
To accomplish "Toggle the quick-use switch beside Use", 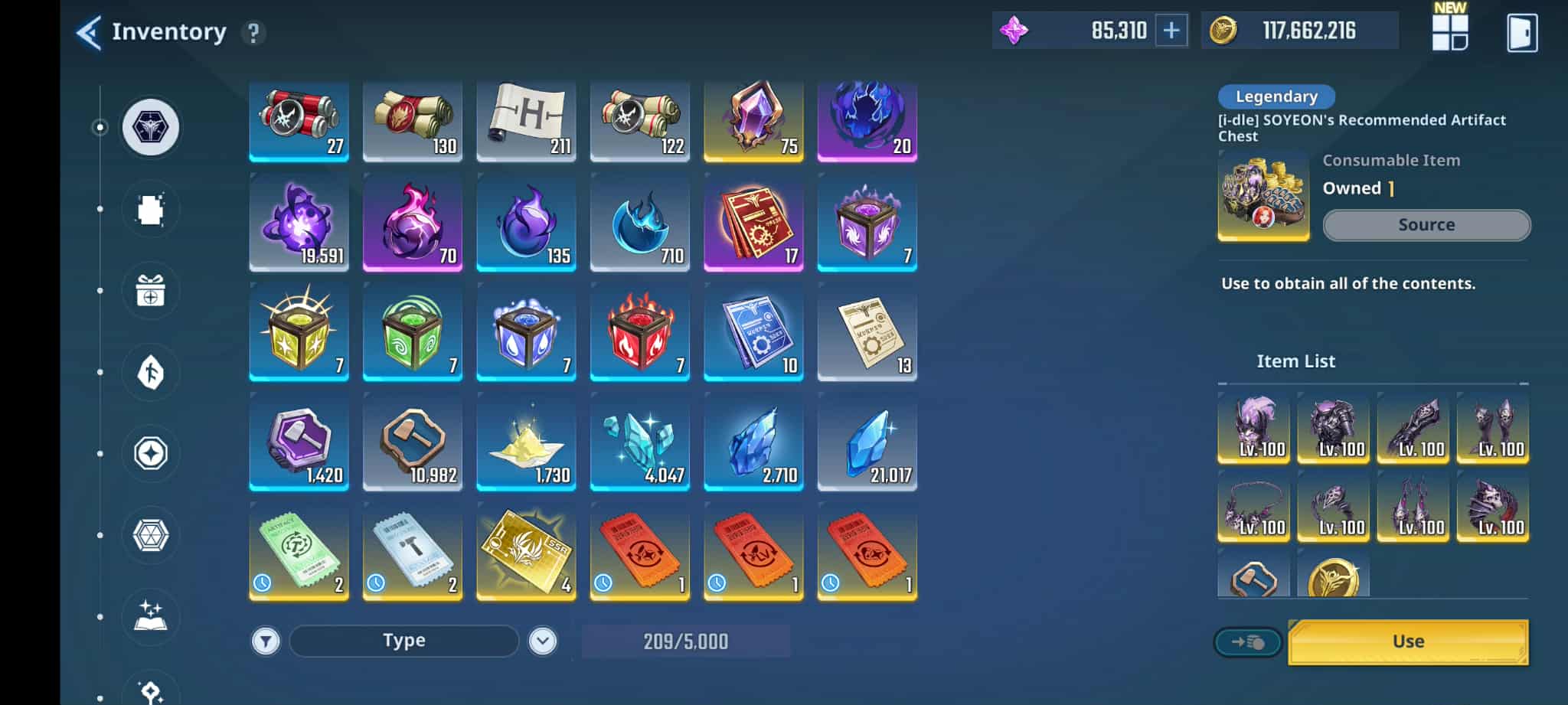I will click(x=1248, y=642).
